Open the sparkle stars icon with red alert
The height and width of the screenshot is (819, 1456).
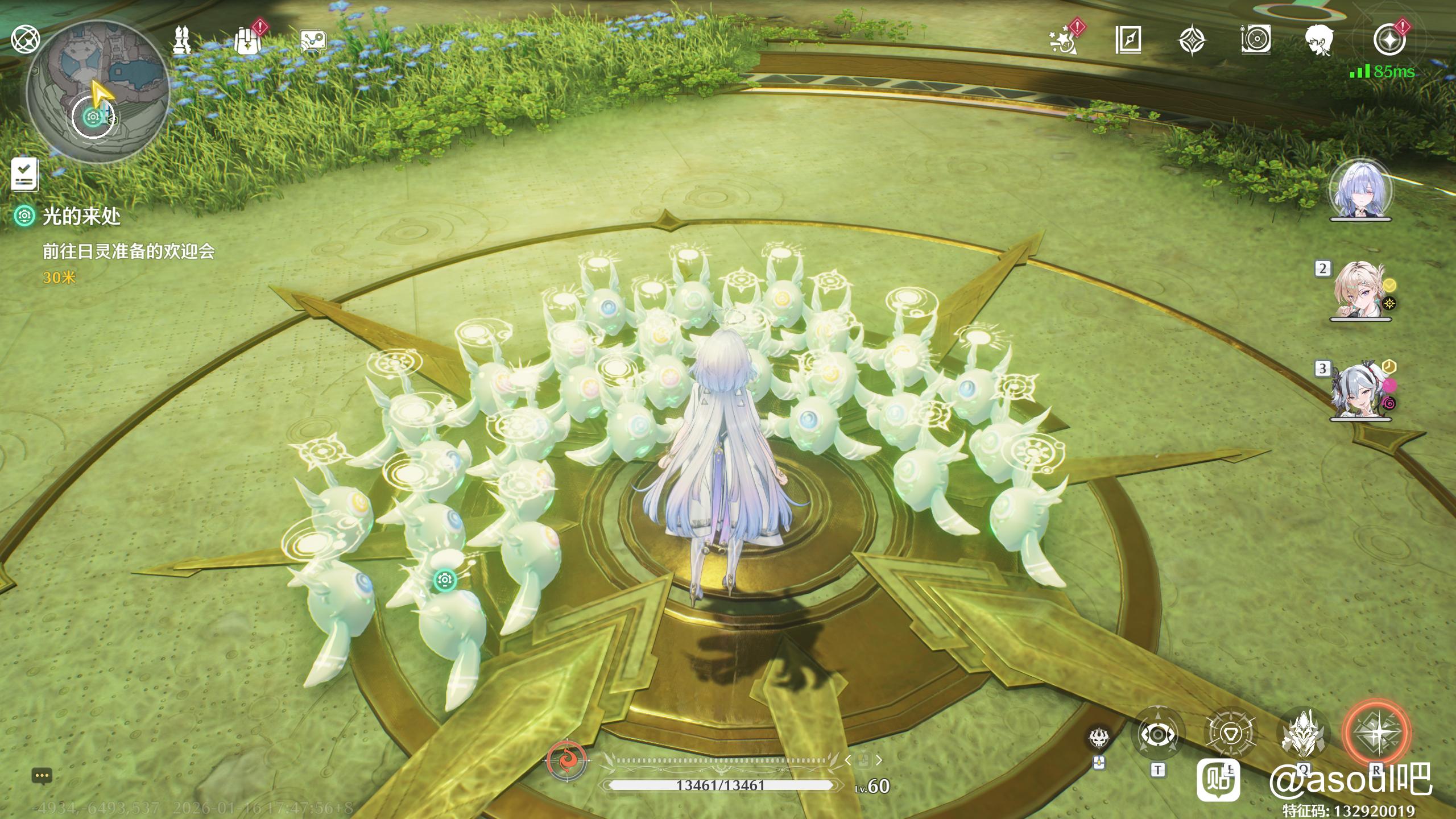[x=1064, y=41]
